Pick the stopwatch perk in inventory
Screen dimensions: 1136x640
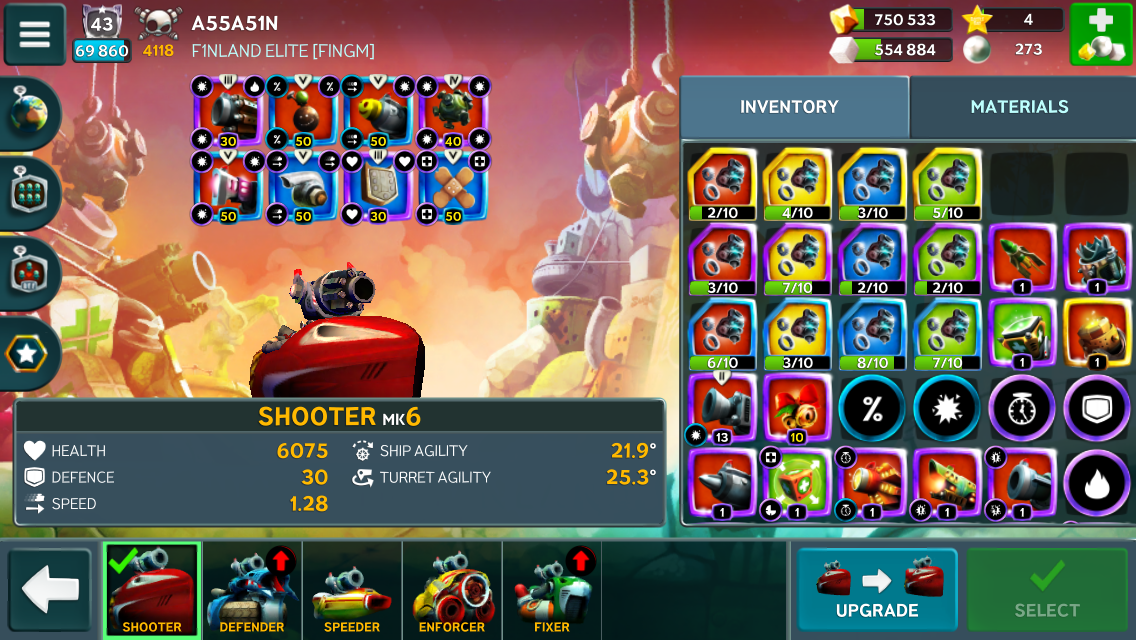point(1021,409)
